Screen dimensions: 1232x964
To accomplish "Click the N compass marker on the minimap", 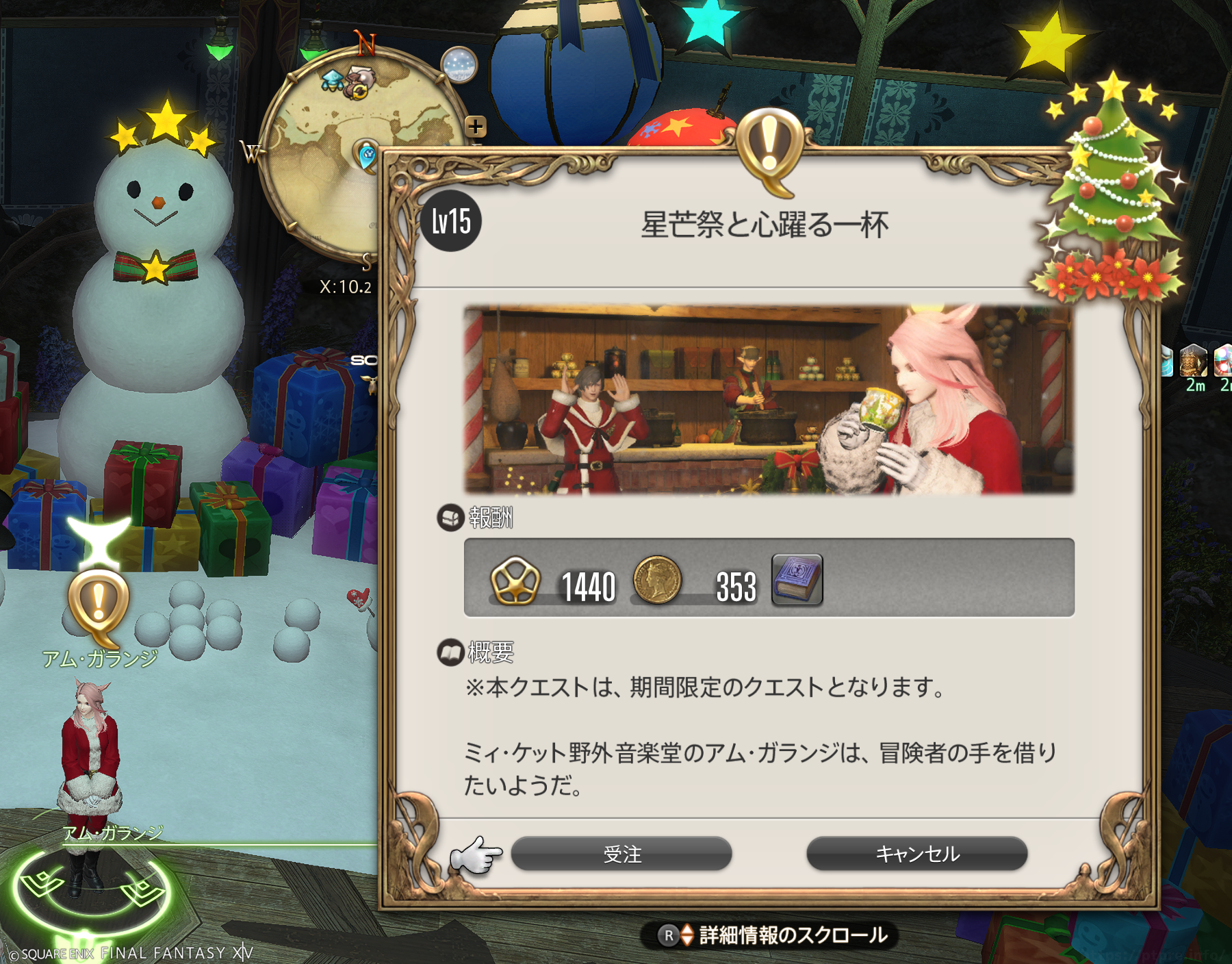I will 366,41.
